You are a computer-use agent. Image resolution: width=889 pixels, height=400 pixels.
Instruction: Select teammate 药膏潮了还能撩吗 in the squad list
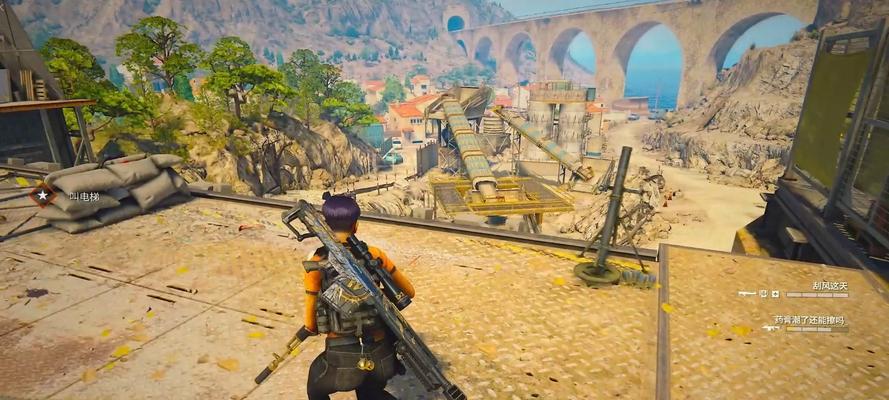tap(808, 321)
